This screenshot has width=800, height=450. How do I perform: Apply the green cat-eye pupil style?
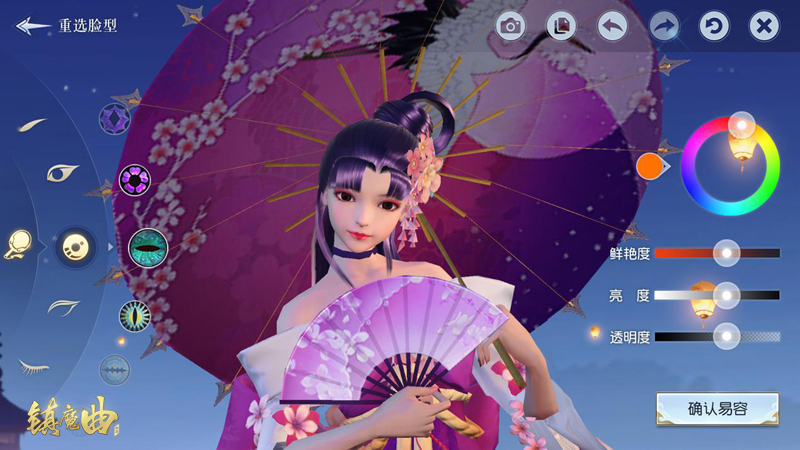point(135,315)
